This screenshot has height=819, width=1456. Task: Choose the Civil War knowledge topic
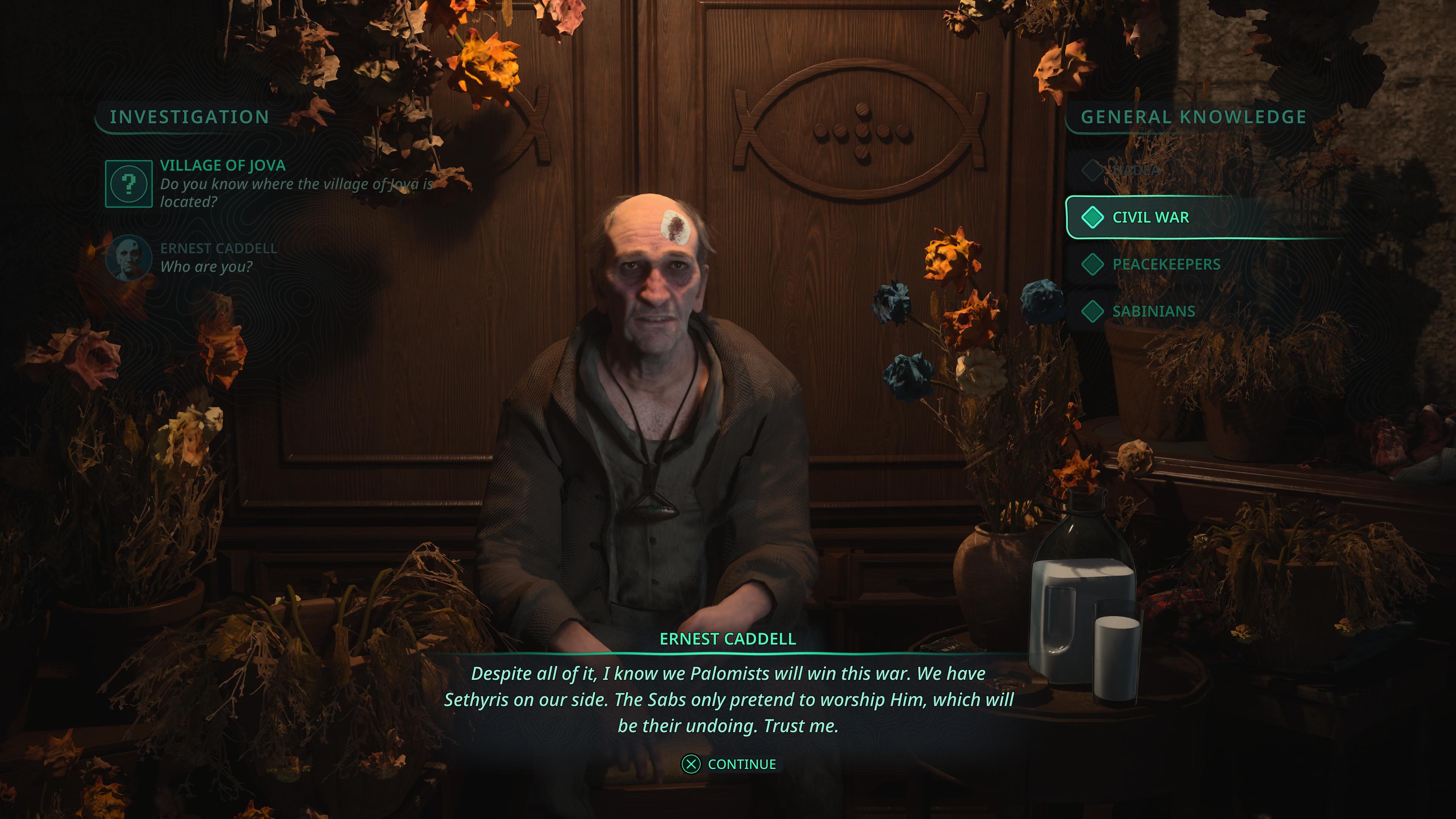tap(1150, 217)
